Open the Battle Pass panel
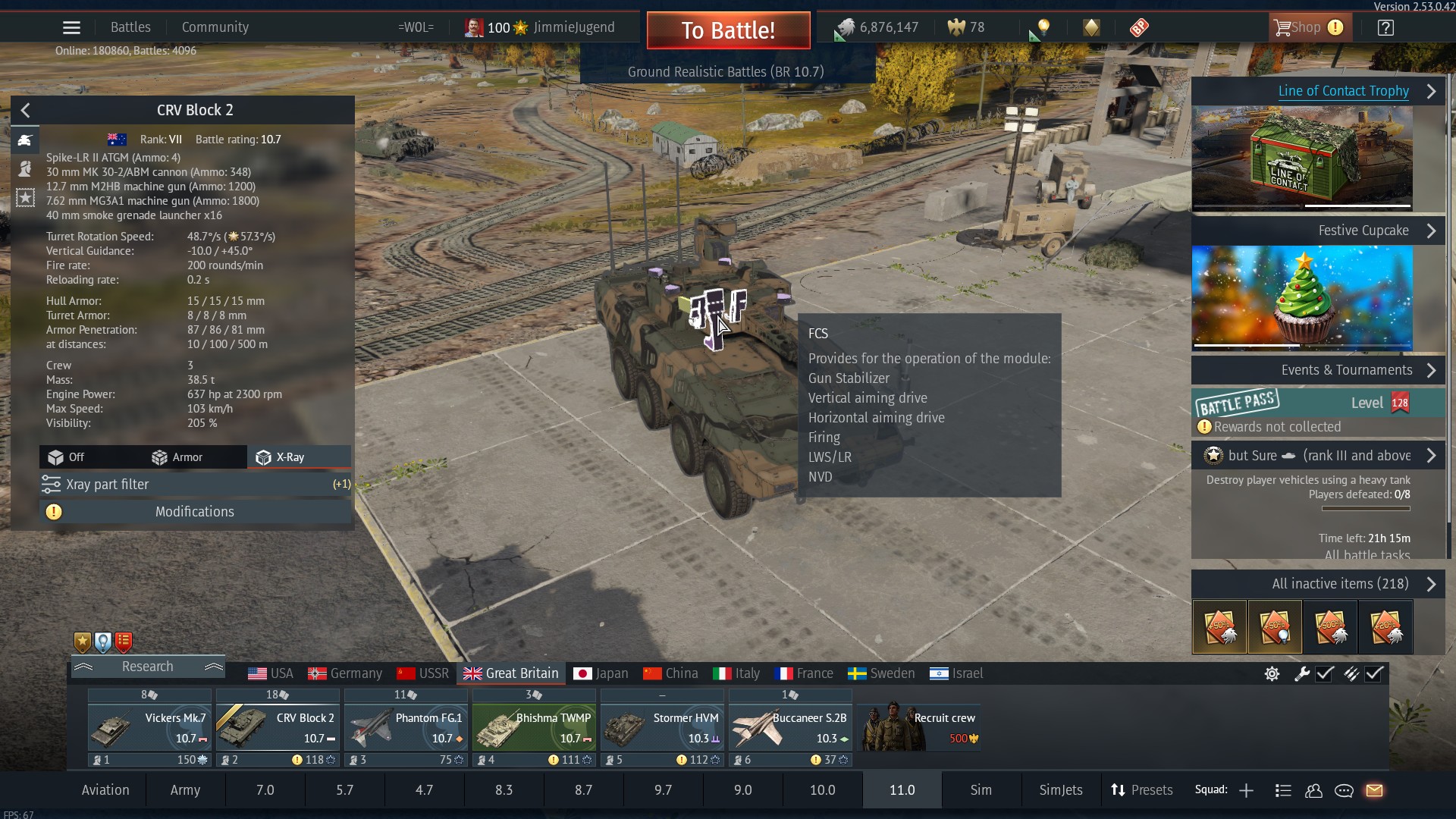Screen dimensions: 1456x819 point(1318,403)
